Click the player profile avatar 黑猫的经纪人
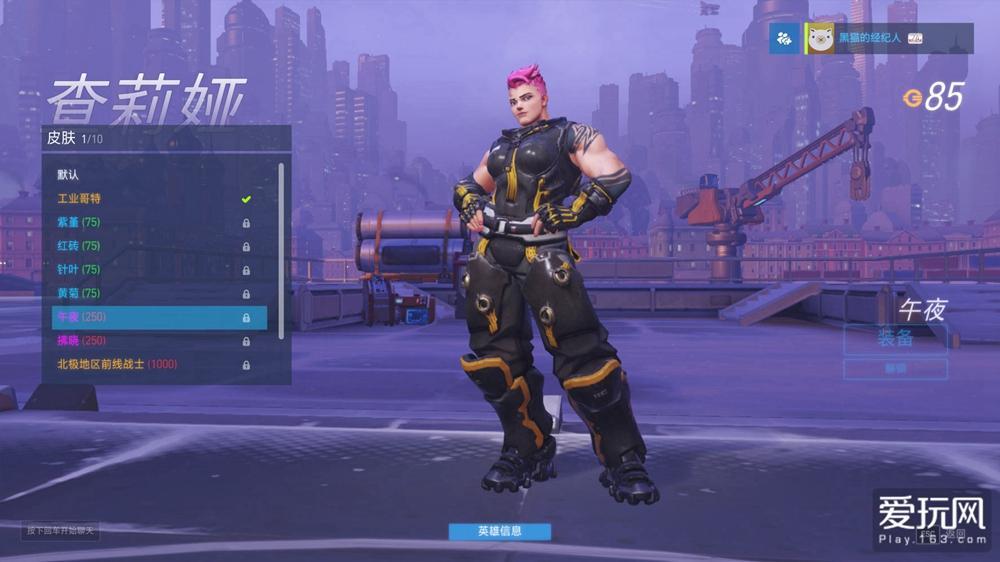The image size is (1000, 562). 821,39
